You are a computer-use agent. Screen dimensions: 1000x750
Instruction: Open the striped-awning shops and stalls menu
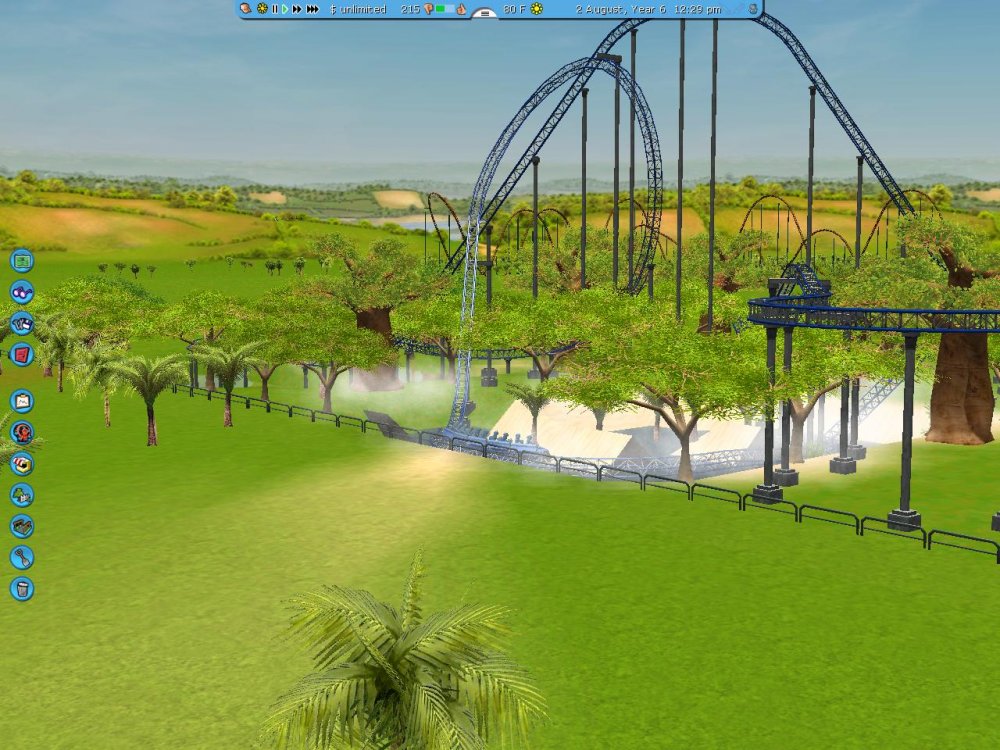(22, 464)
